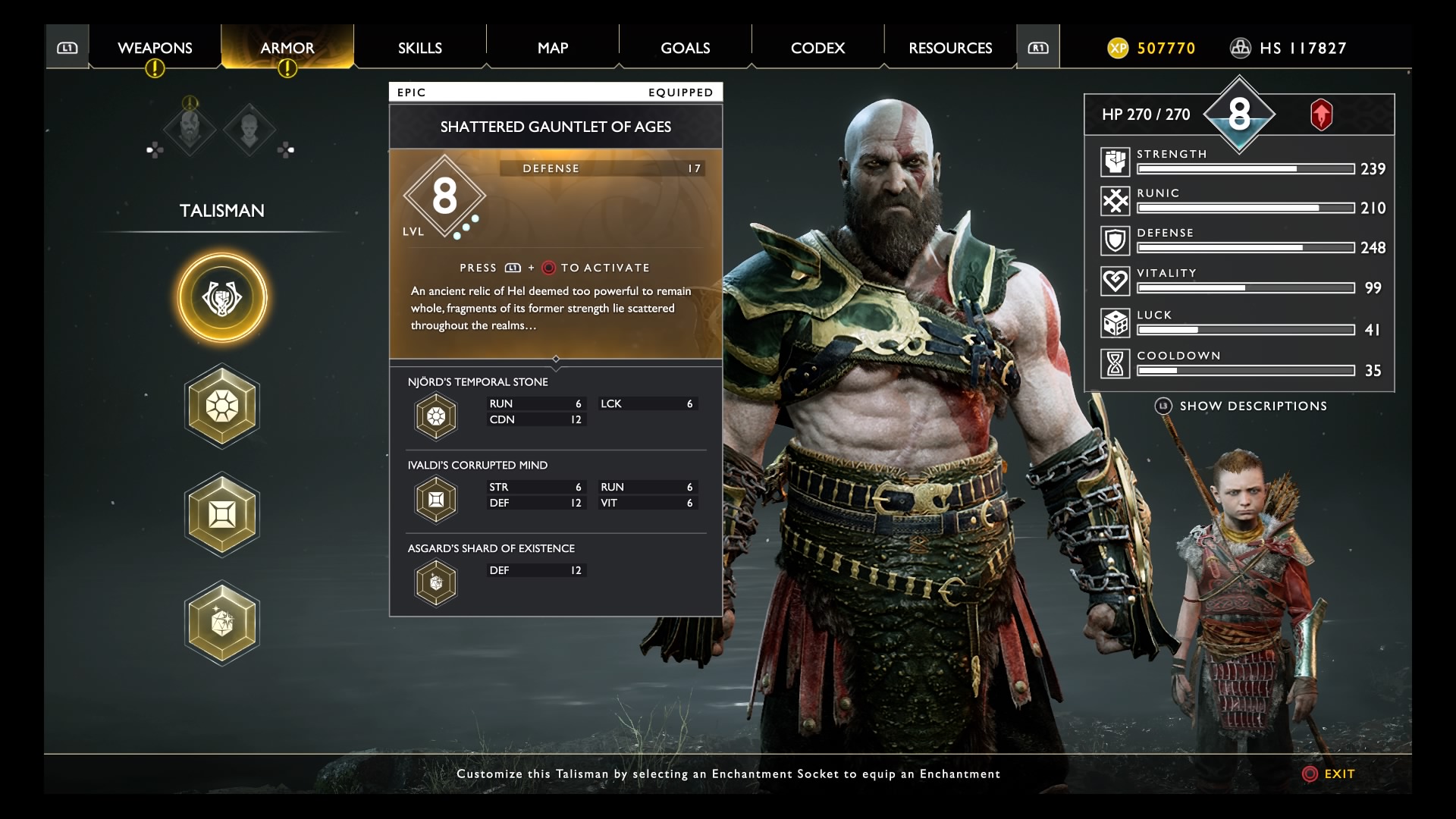Screen dimensions: 1456x819
Task: Click the Luck dice icon
Action: click(x=1115, y=323)
